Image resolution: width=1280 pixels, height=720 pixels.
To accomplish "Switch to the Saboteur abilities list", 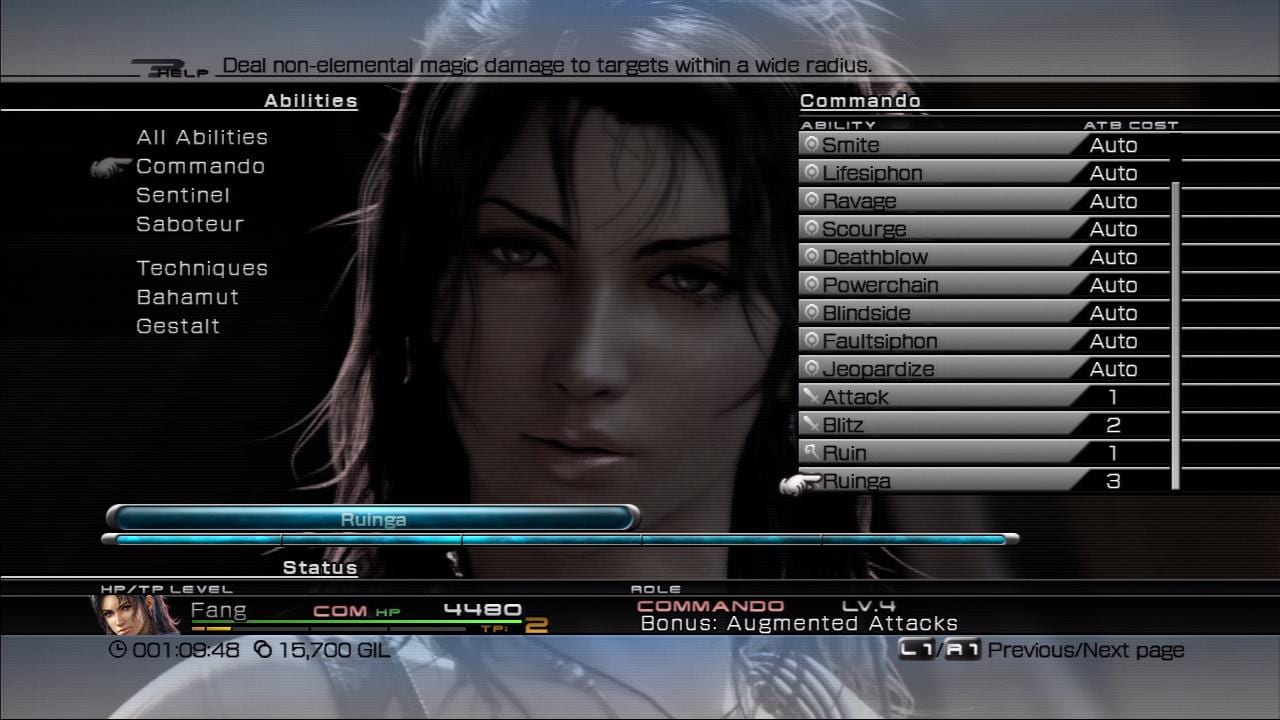I will click(x=190, y=224).
